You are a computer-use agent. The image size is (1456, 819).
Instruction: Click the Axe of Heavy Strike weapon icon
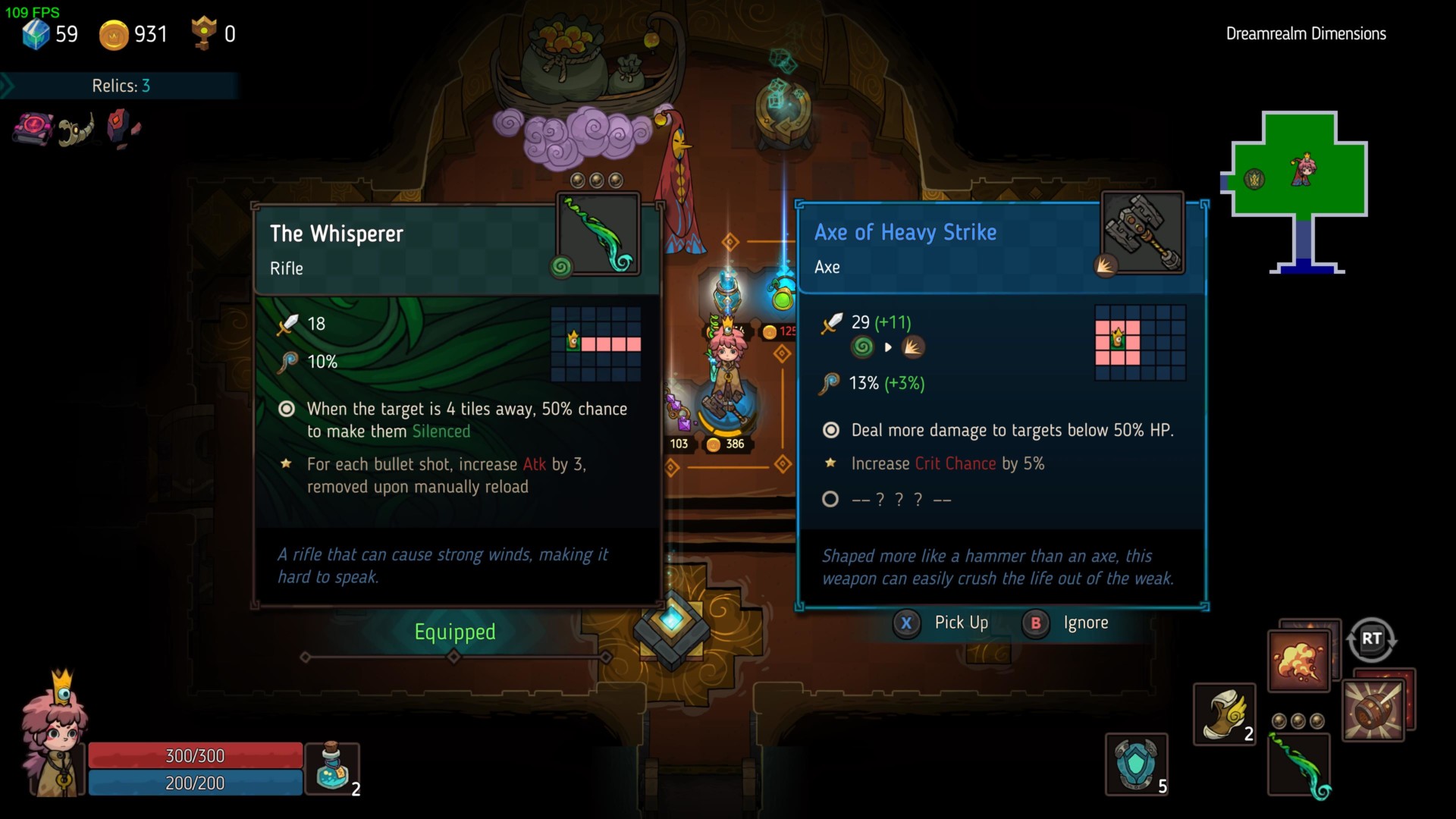[x=1143, y=233]
